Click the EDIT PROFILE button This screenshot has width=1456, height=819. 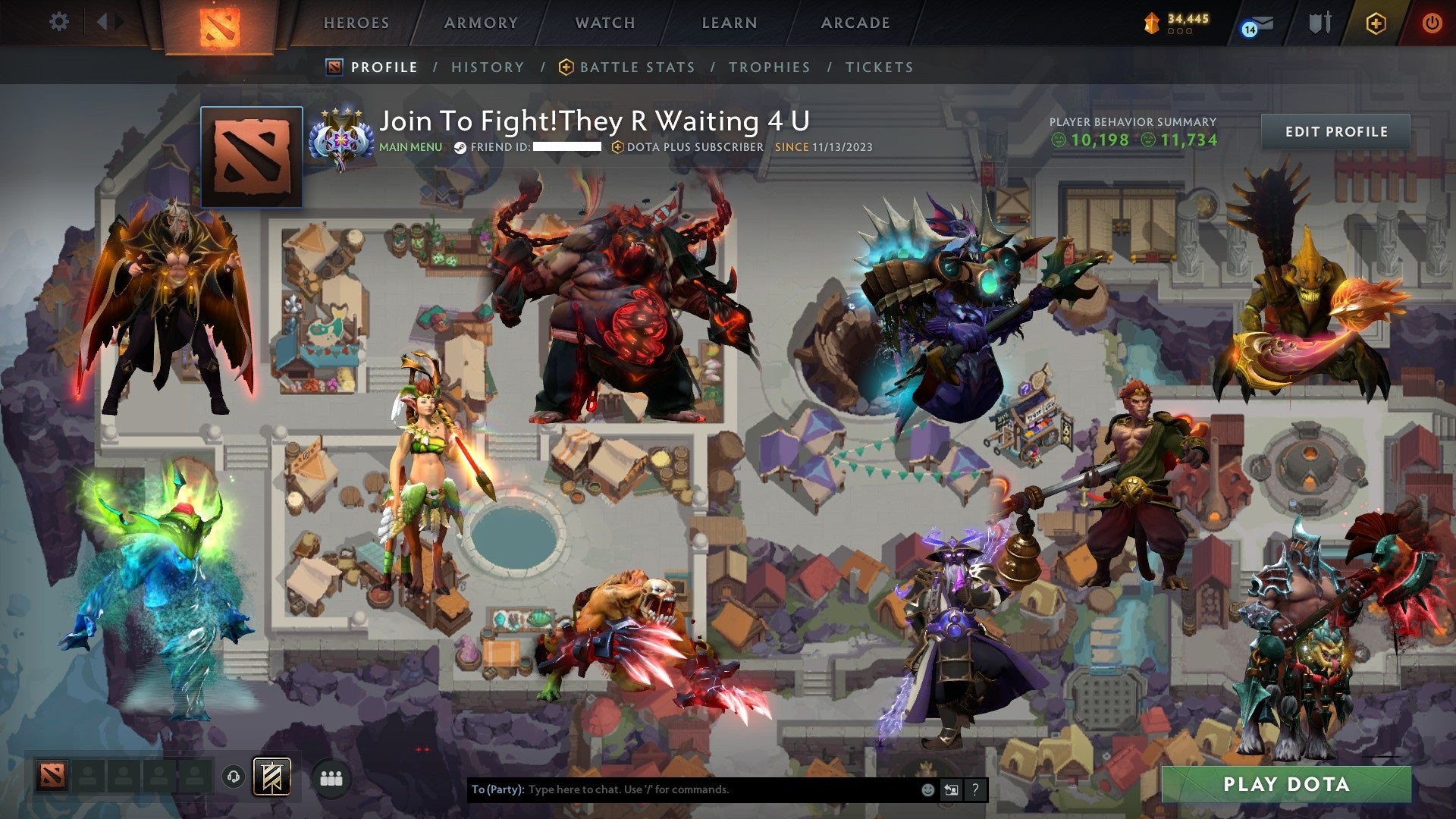(1336, 130)
